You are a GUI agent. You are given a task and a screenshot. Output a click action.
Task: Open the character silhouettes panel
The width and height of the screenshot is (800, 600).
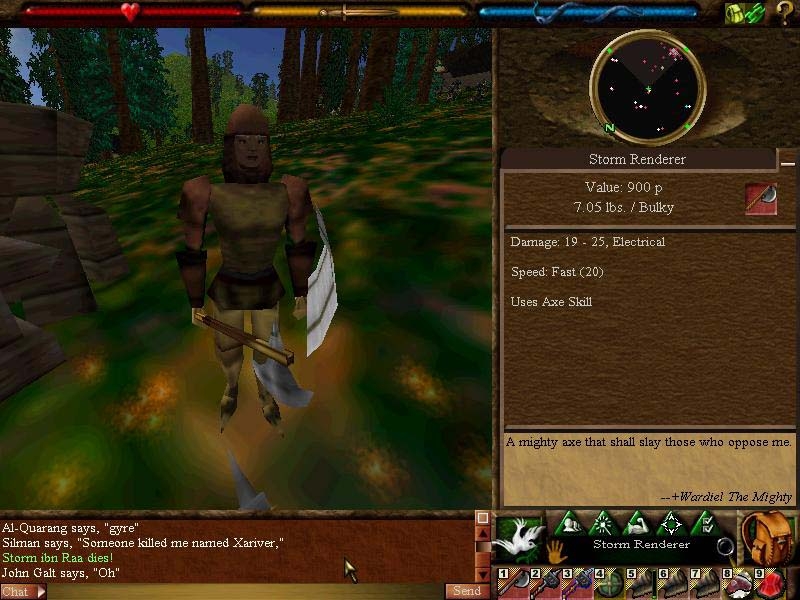pyautogui.click(x=571, y=523)
